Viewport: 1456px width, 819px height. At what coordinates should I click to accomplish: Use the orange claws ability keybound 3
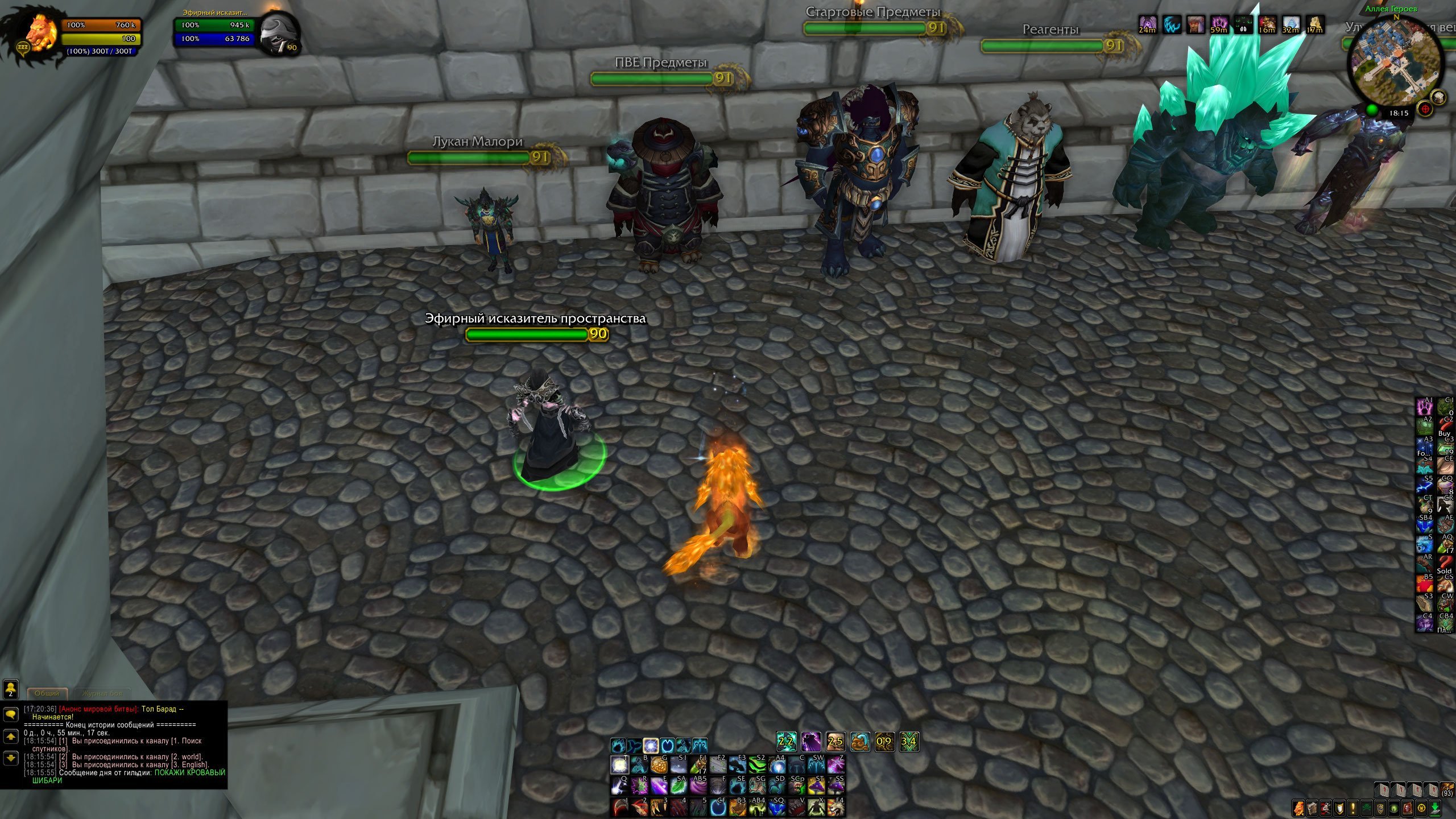(659, 806)
